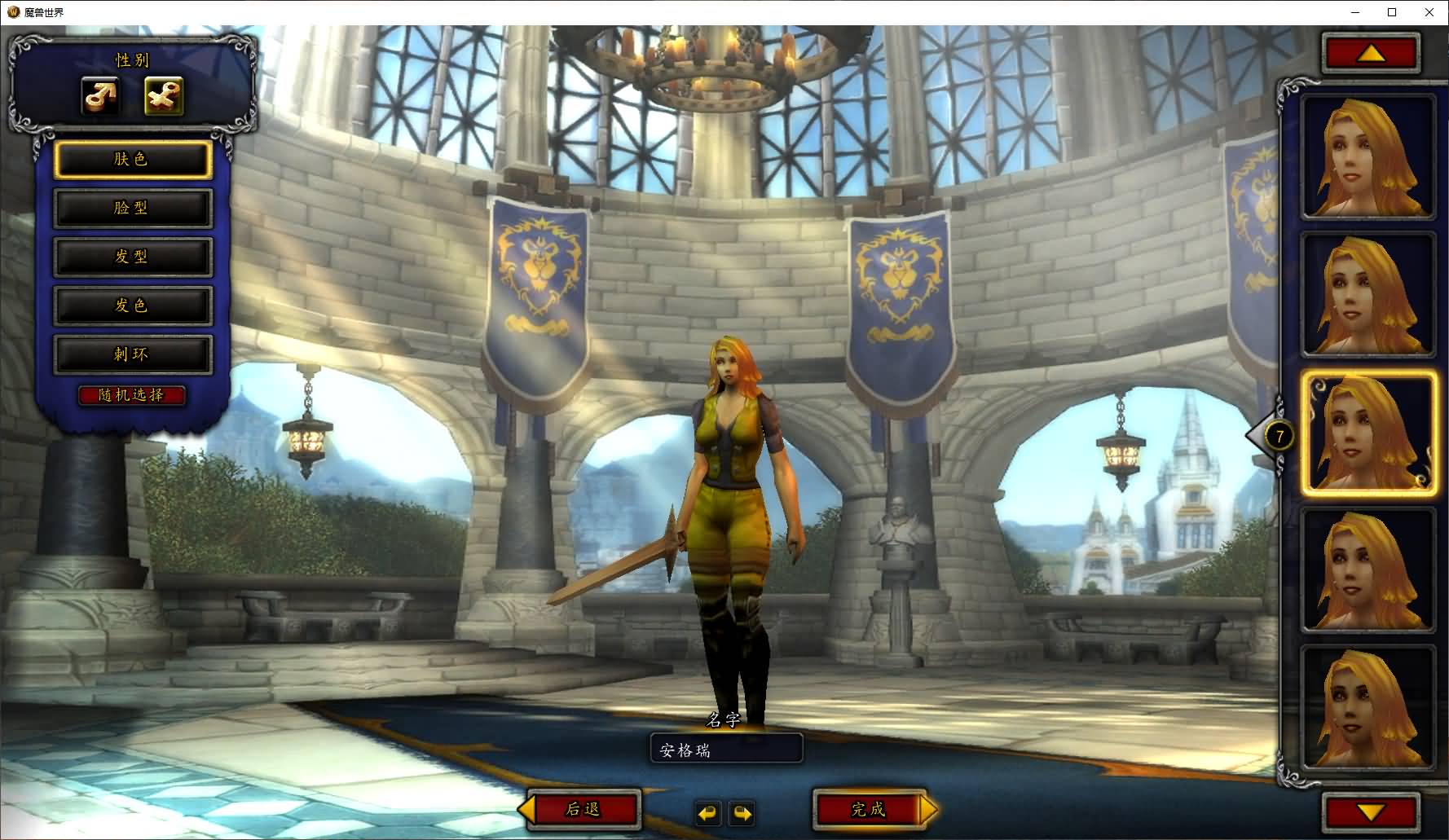This screenshot has width=1449, height=840.
Task: Rotate character with the left arrow button
Action: point(708,813)
